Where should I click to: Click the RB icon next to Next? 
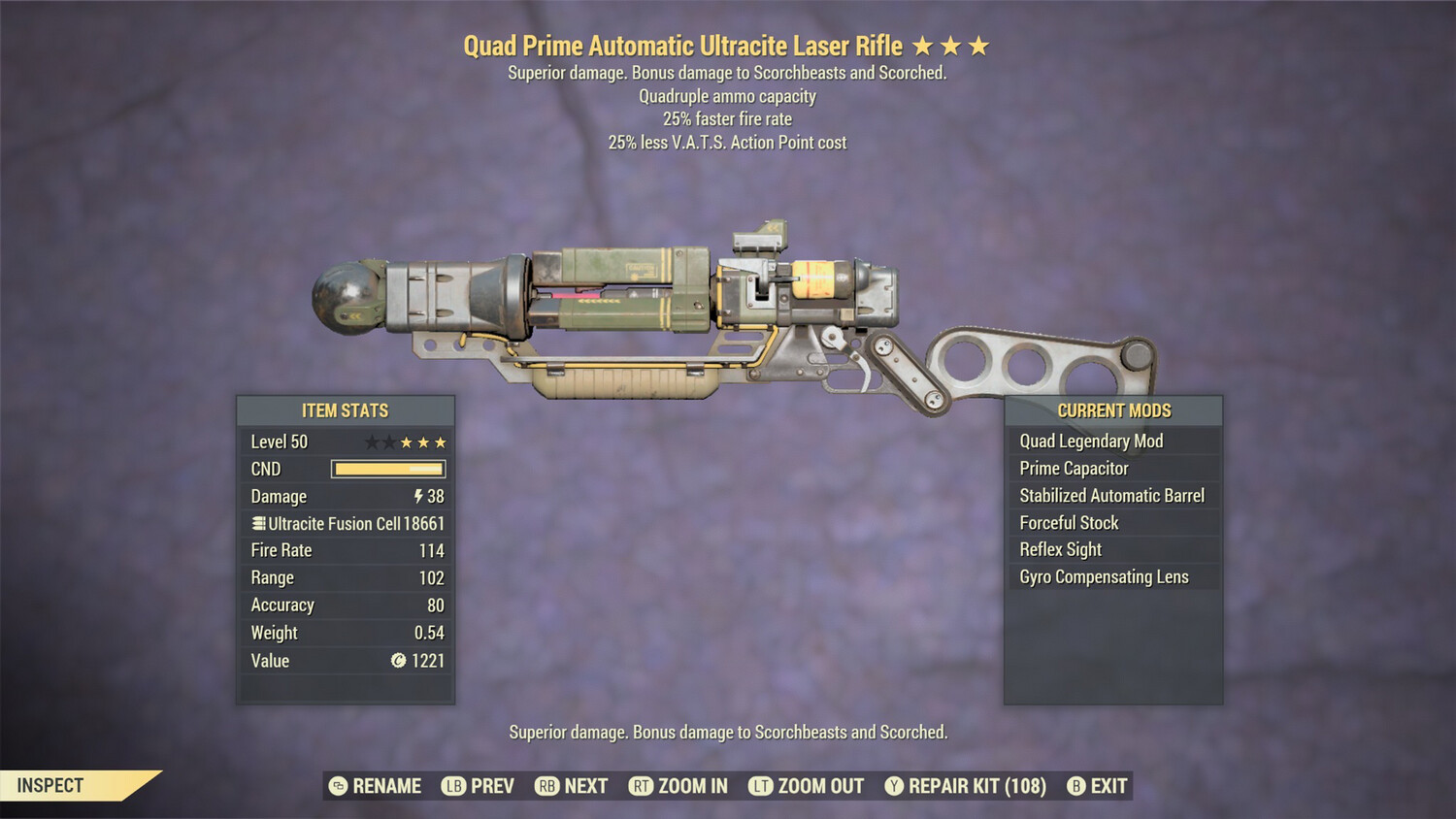pyautogui.click(x=546, y=786)
